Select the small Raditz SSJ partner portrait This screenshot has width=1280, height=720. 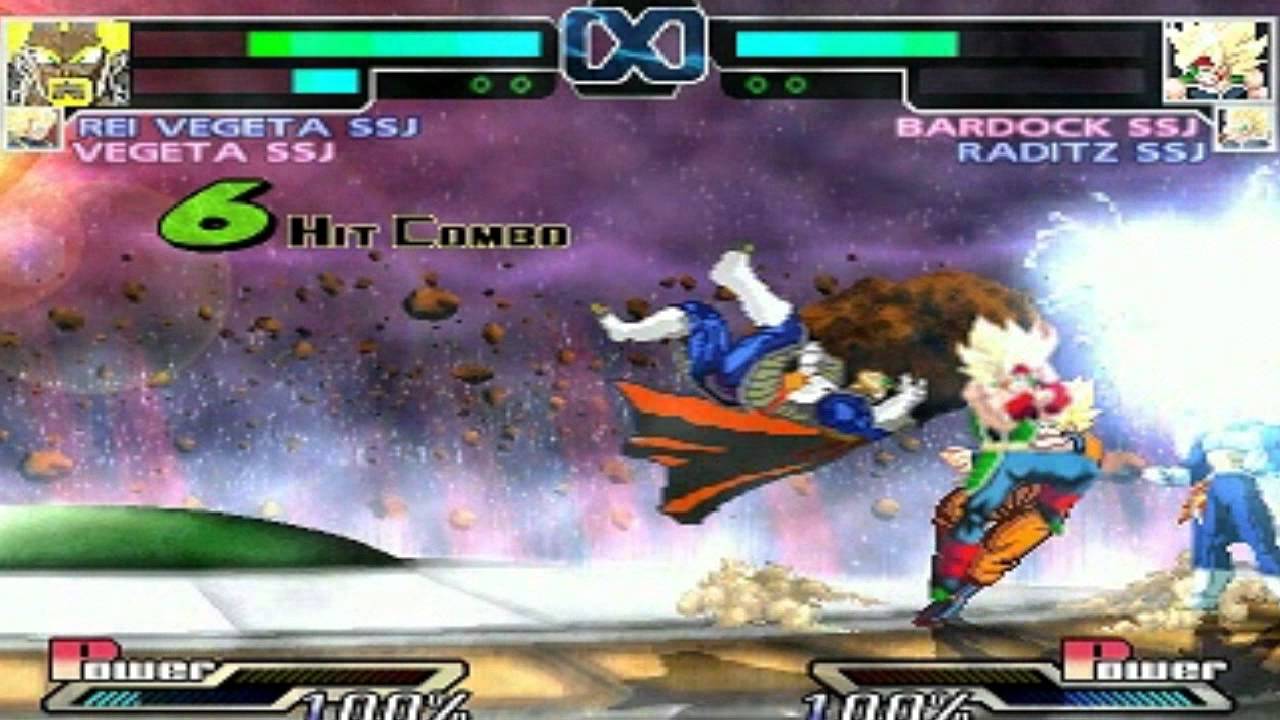[1246, 129]
